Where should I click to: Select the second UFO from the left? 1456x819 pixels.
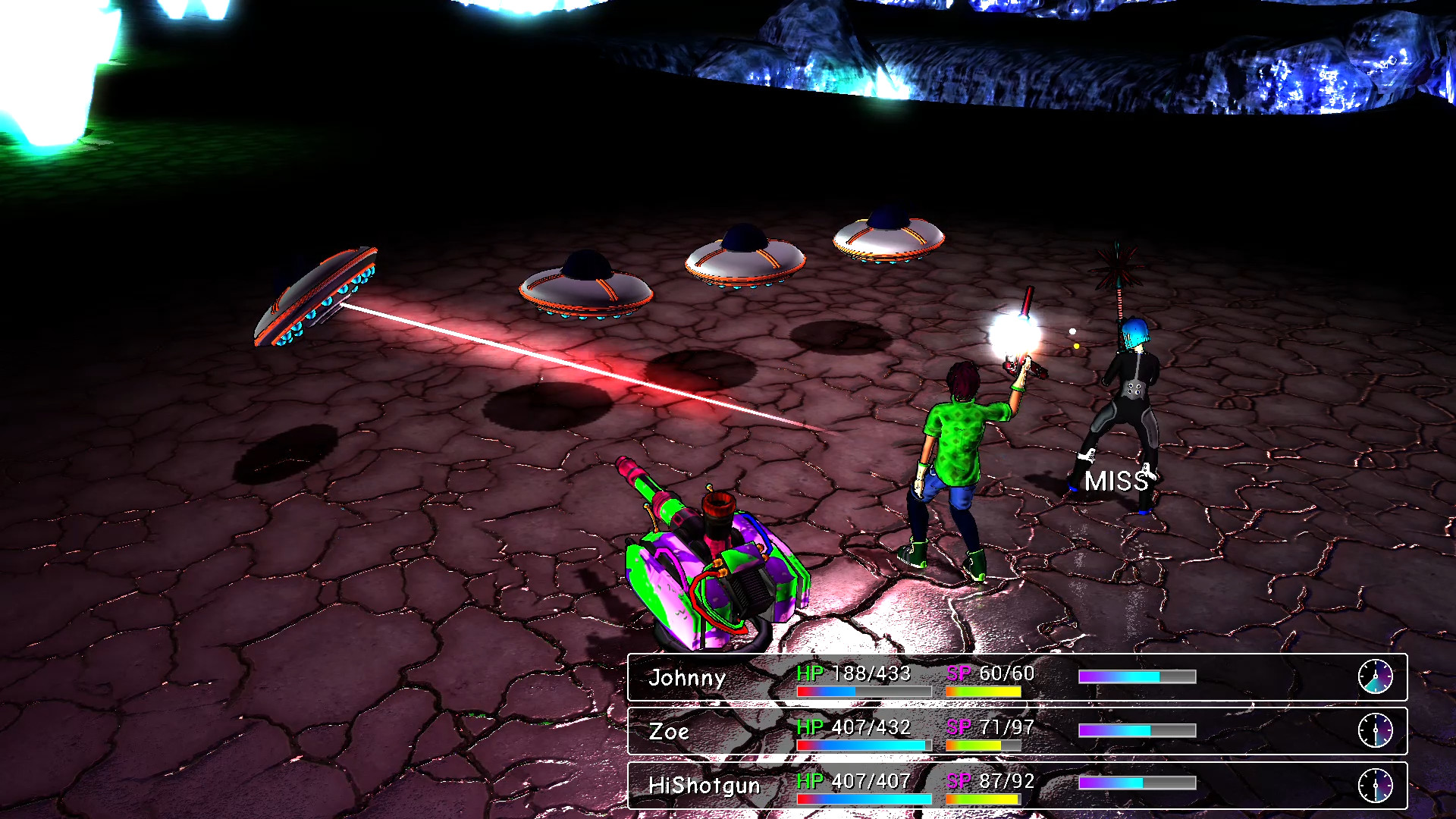[x=584, y=284]
